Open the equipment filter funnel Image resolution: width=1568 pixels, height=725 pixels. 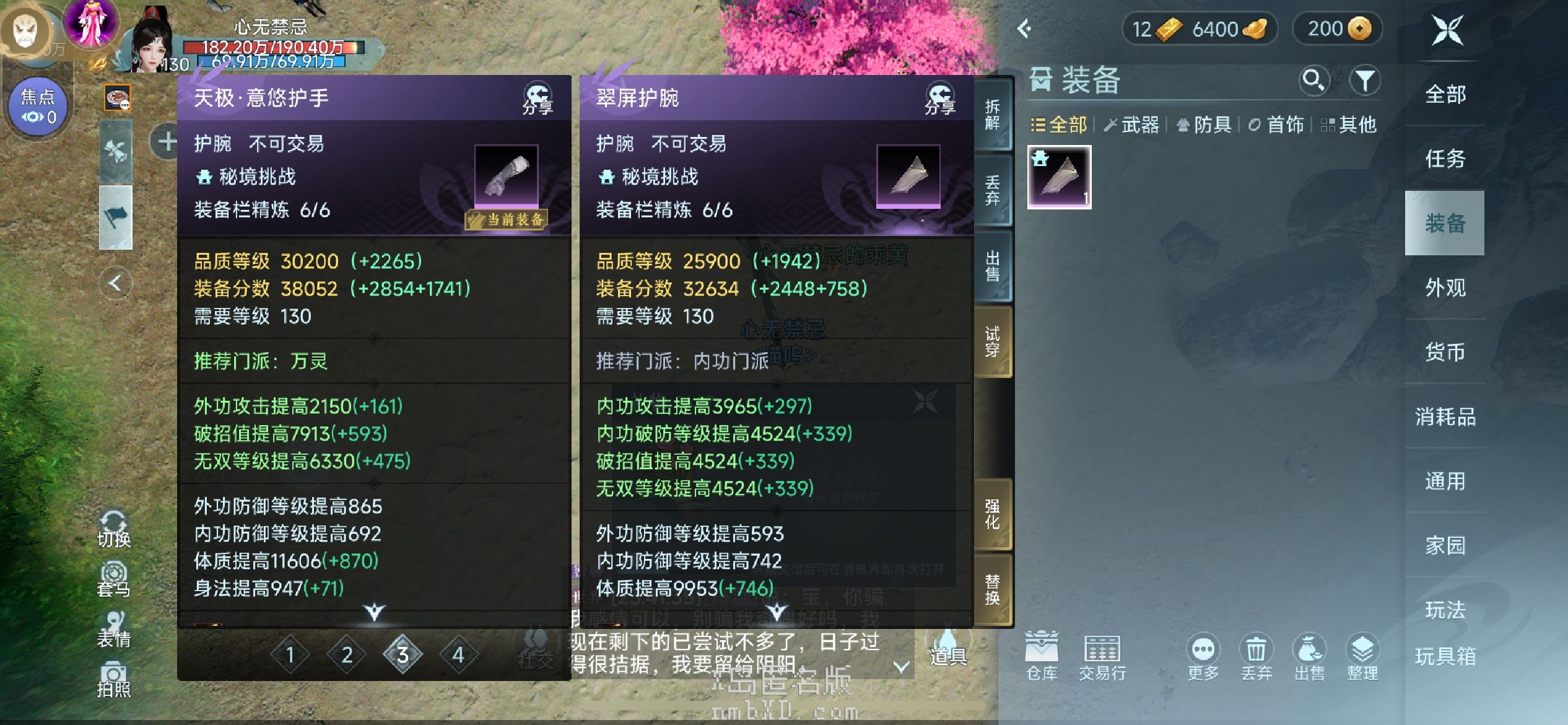click(x=1365, y=81)
